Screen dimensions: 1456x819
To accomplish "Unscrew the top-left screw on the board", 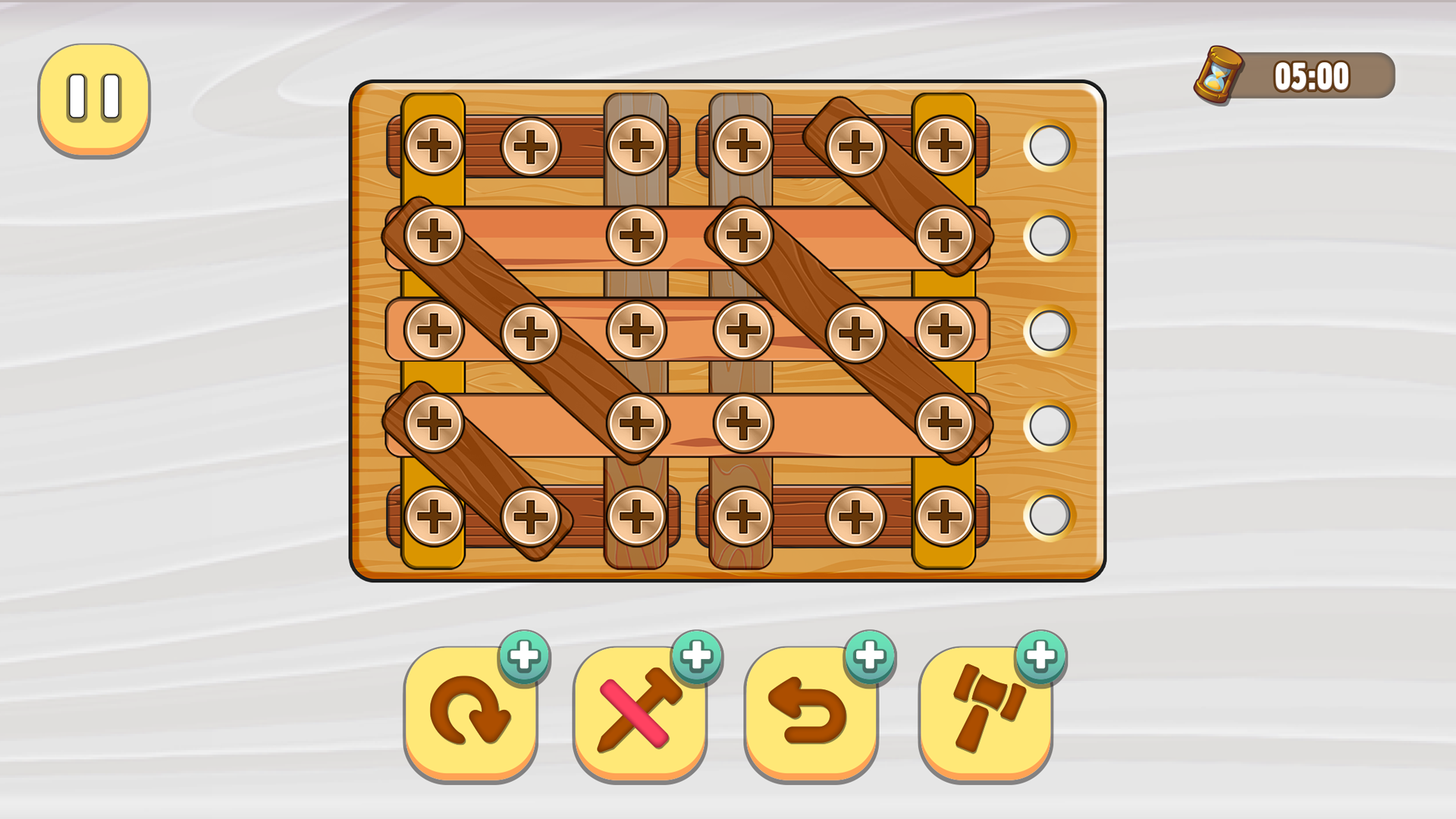I will pyautogui.click(x=432, y=144).
